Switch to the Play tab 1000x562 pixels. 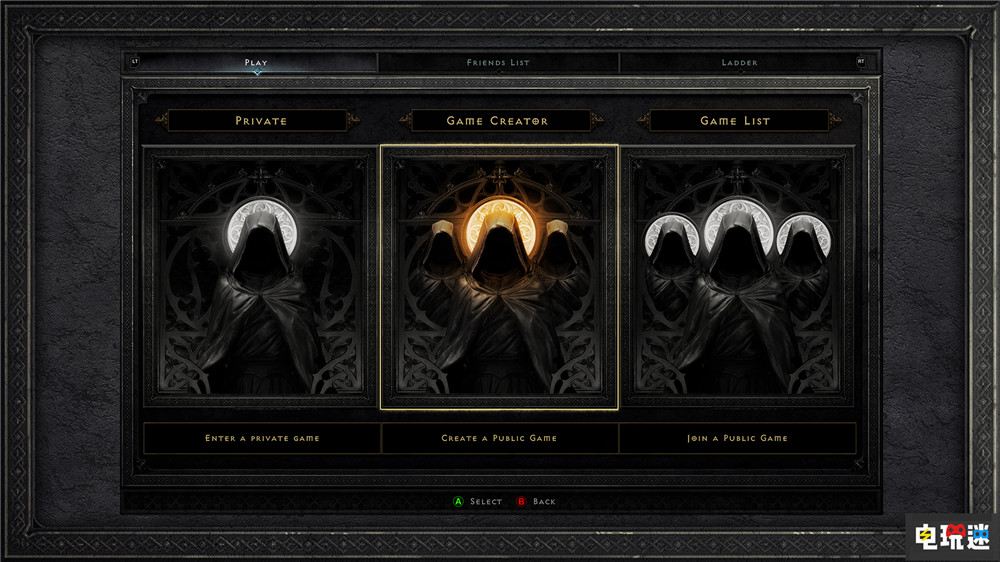click(256, 63)
